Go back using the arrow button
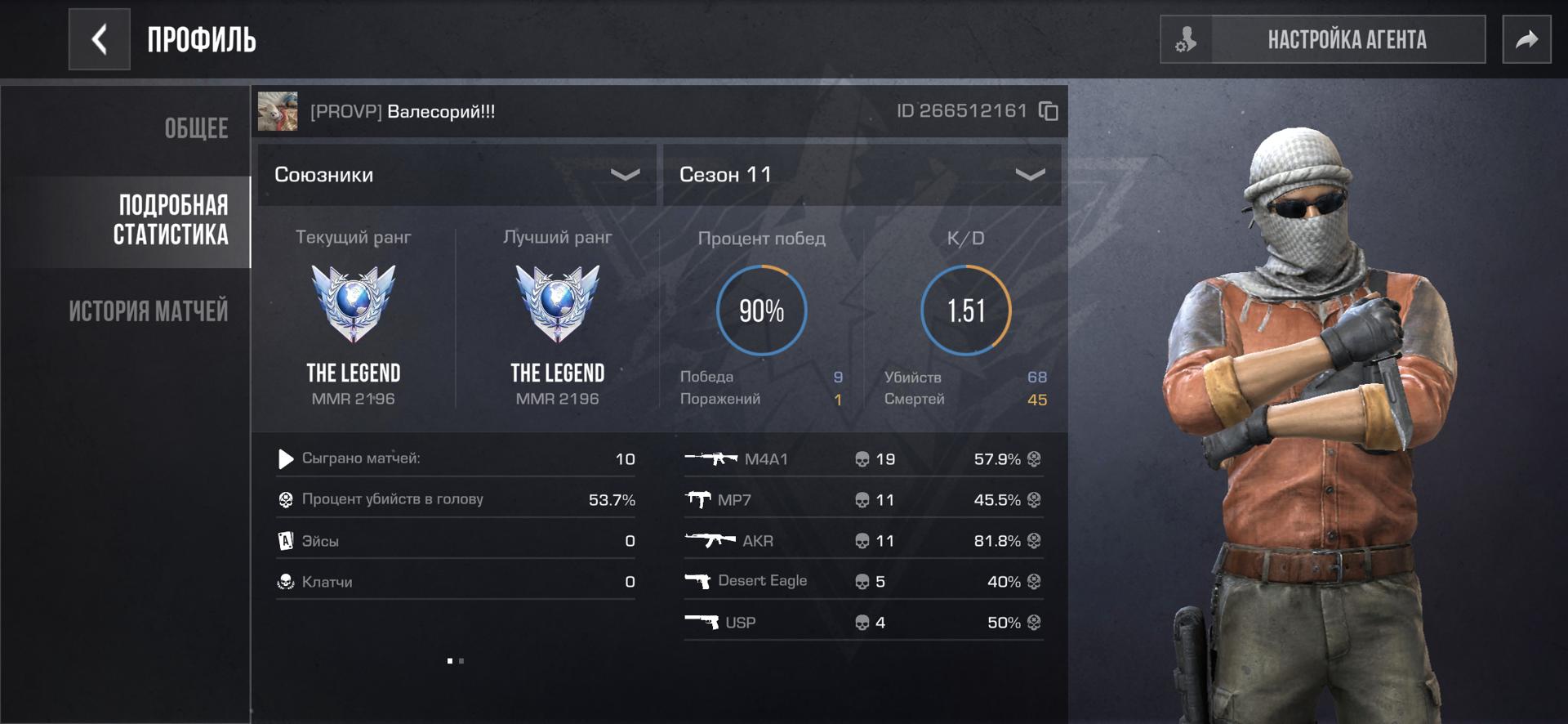Image resolution: width=1568 pixels, height=724 pixels. click(99, 39)
